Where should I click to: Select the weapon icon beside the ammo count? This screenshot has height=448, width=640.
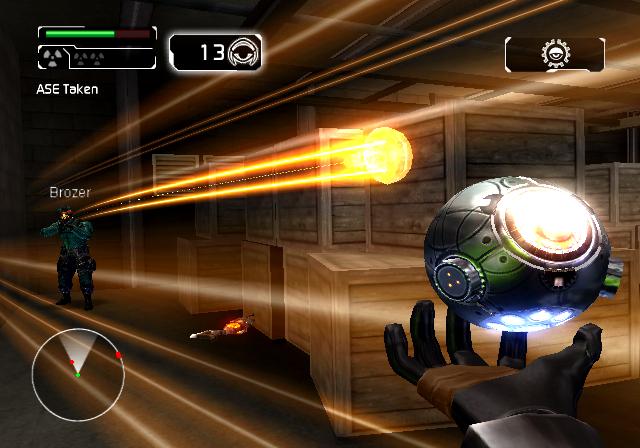(x=245, y=53)
